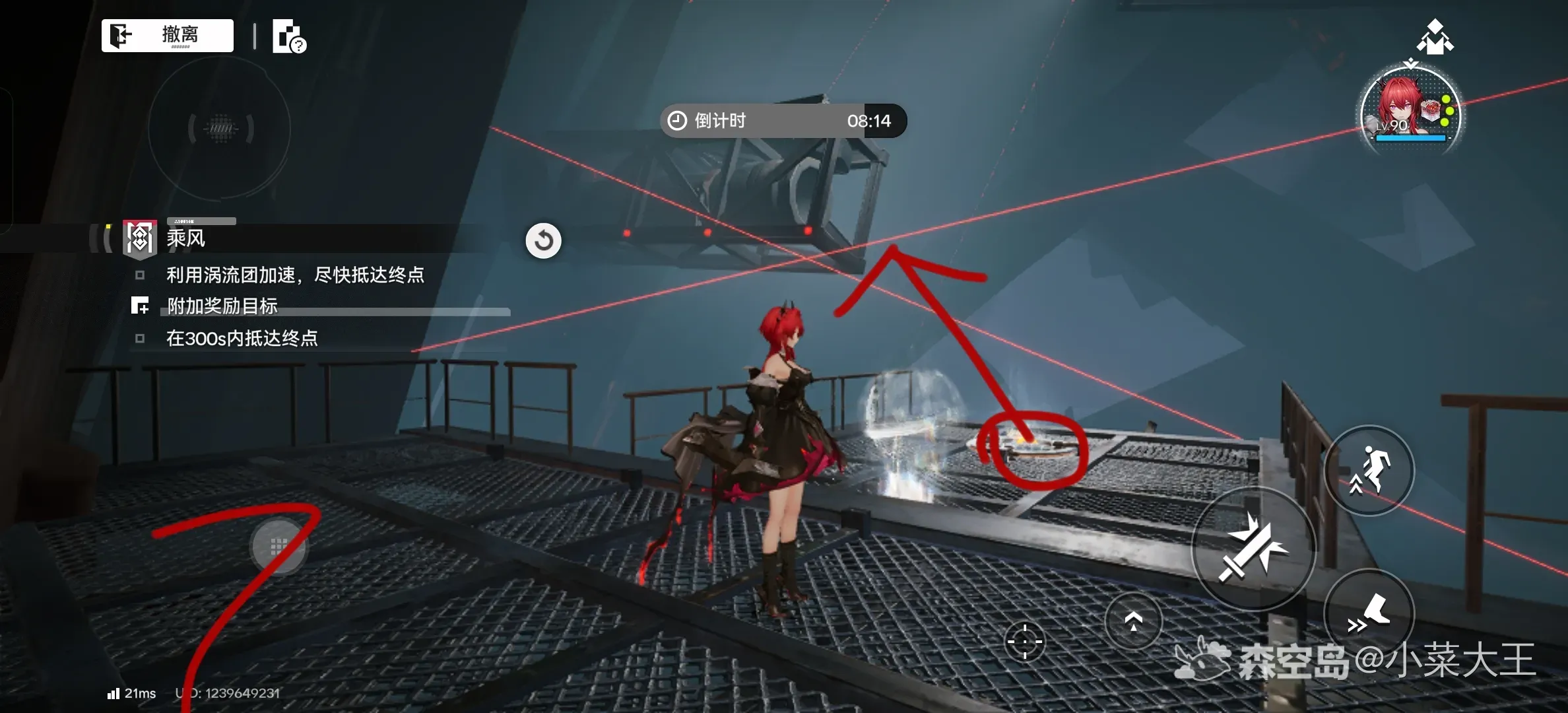Use the dash boot button

1369,613
